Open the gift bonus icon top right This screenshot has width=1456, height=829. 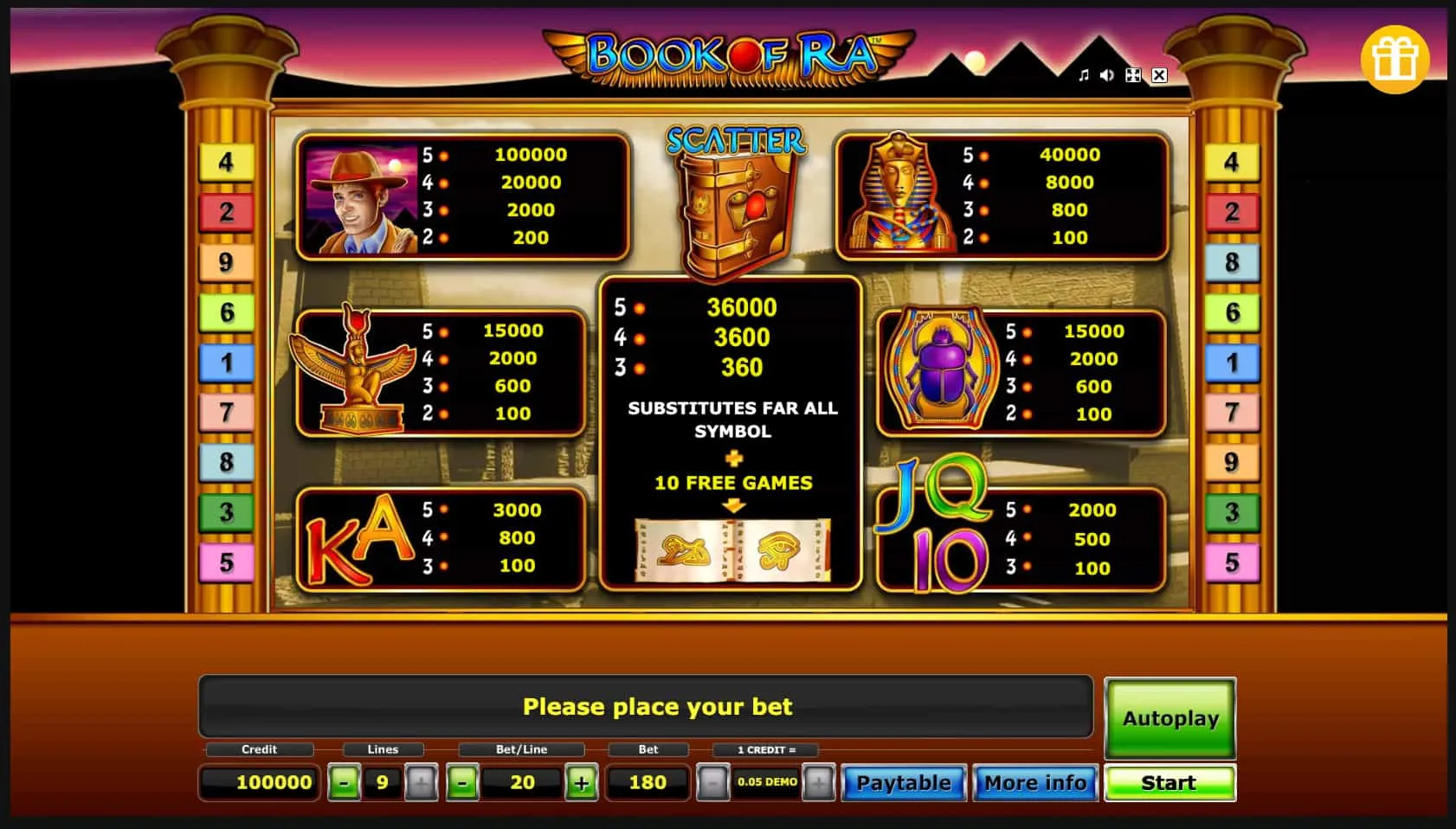(x=1395, y=58)
